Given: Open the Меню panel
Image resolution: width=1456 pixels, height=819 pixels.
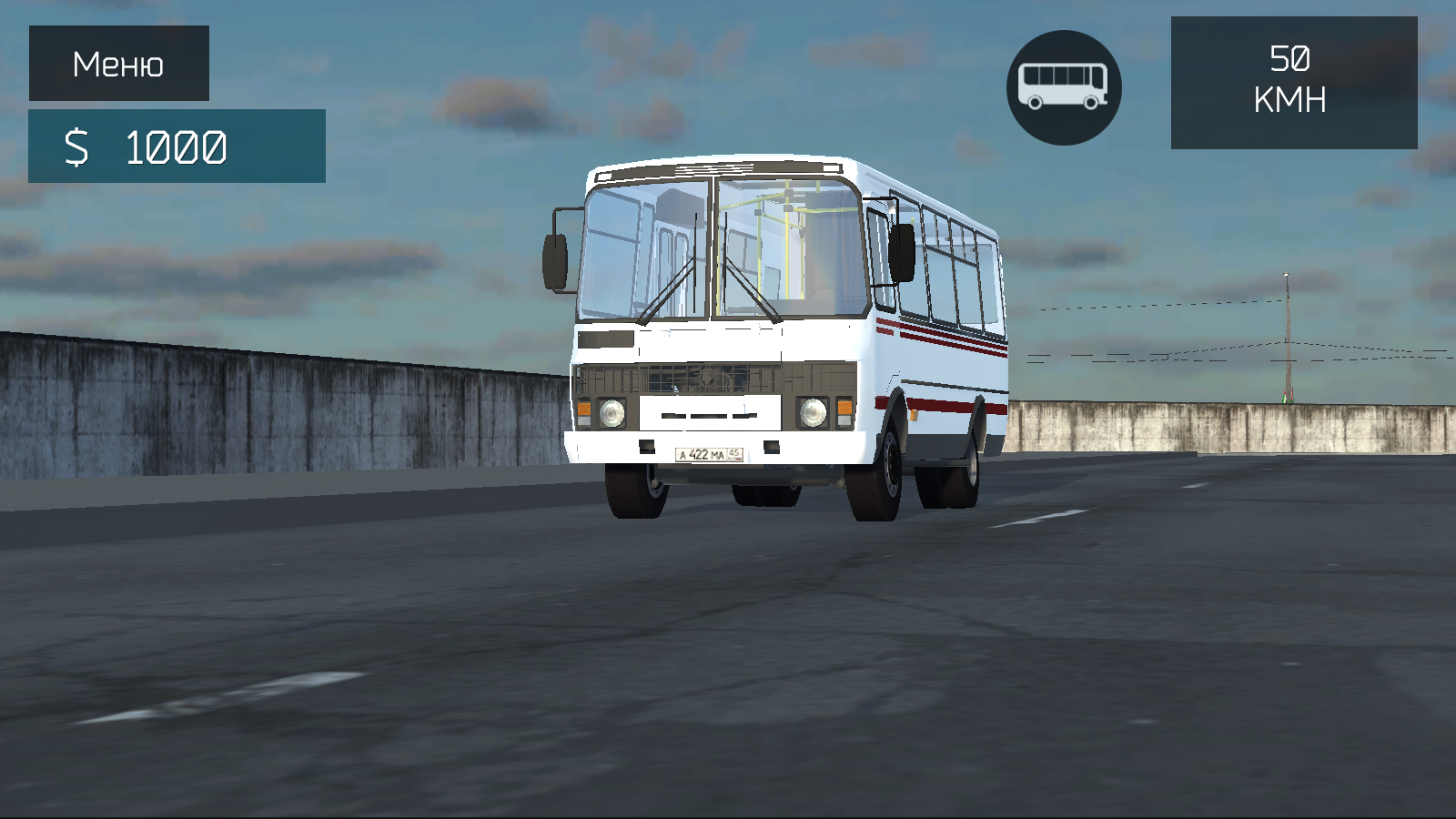Looking at the screenshot, I should [118, 62].
